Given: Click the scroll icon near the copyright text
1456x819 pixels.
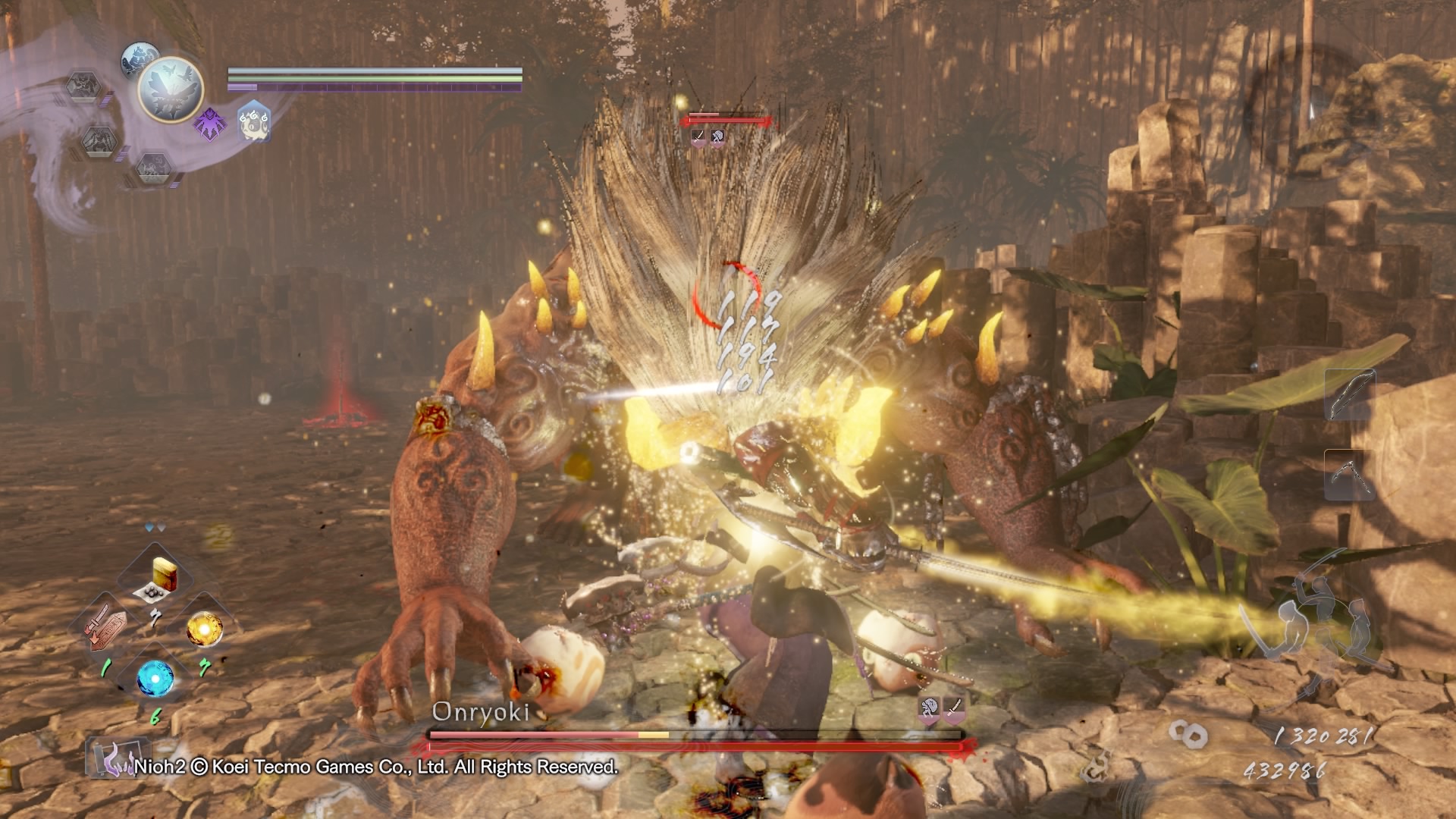Looking at the screenshot, I should tap(112, 758).
